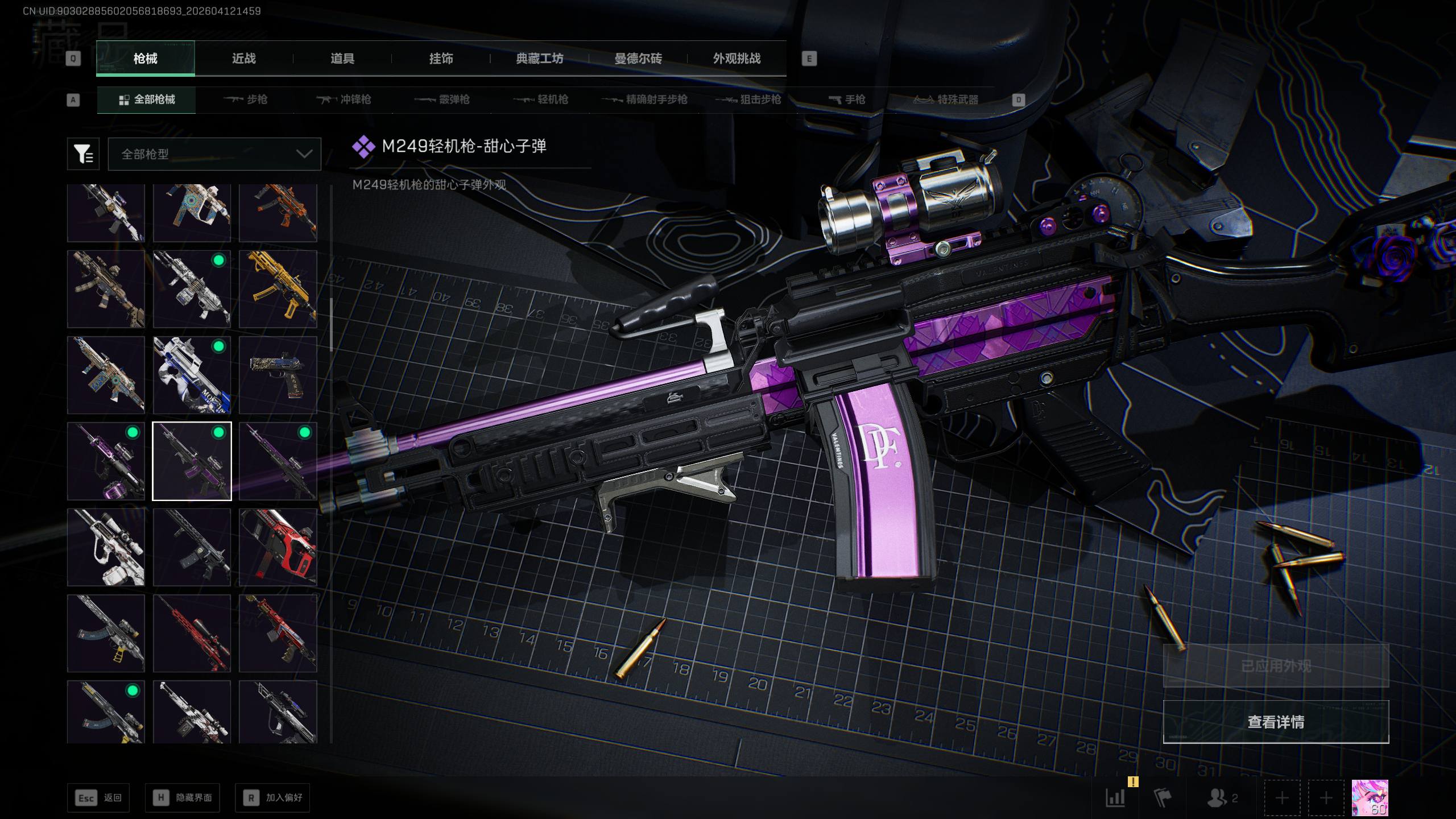This screenshot has height=819, width=1456.
Task: Switch to the 近战 melee tab
Action: coord(243,59)
